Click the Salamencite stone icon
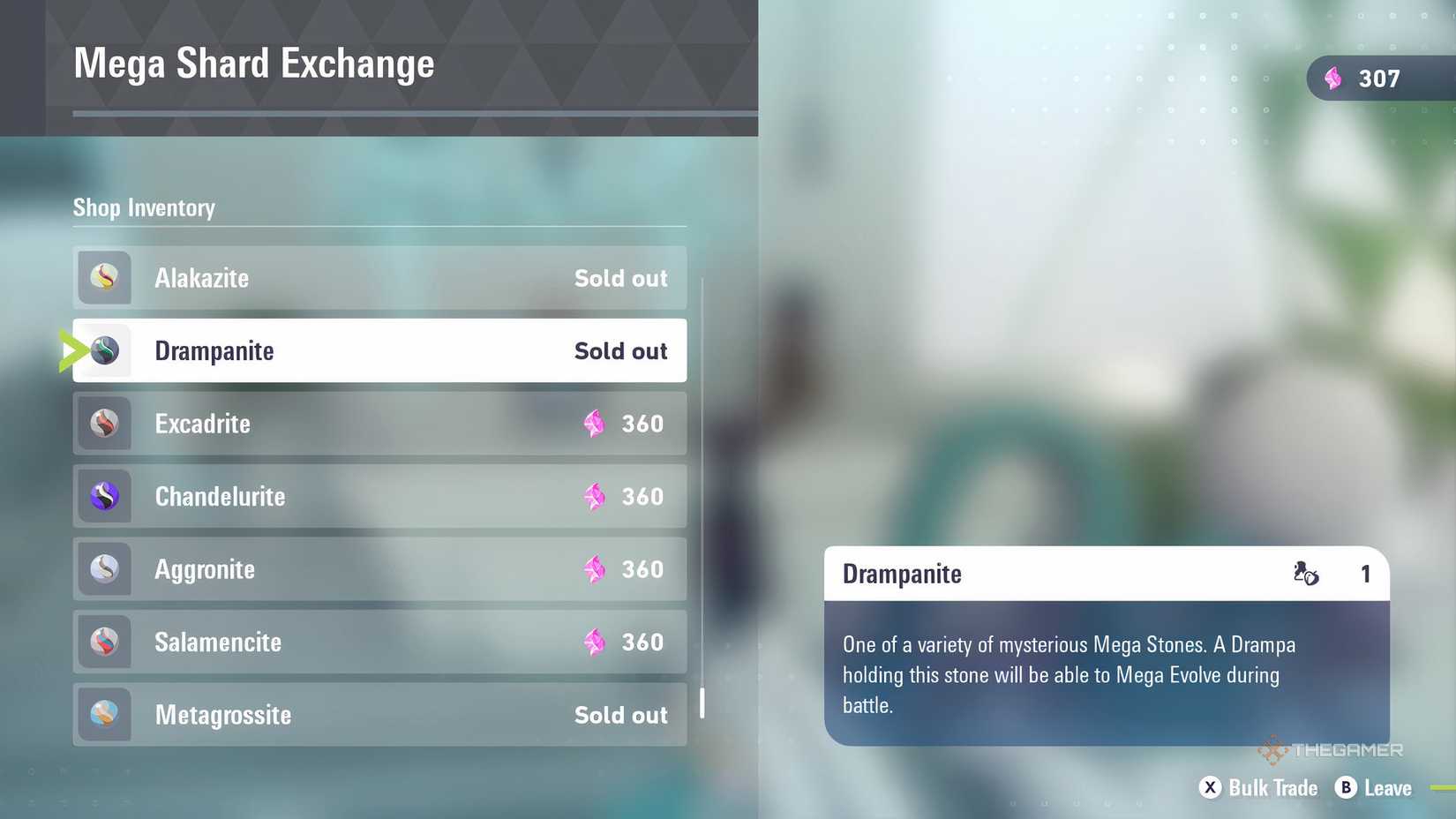The height and width of the screenshot is (819, 1456). click(x=104, y=642)
